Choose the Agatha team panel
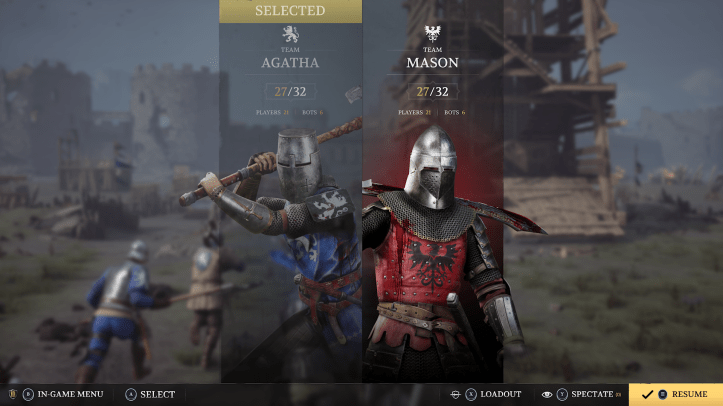 pos(290,200)
